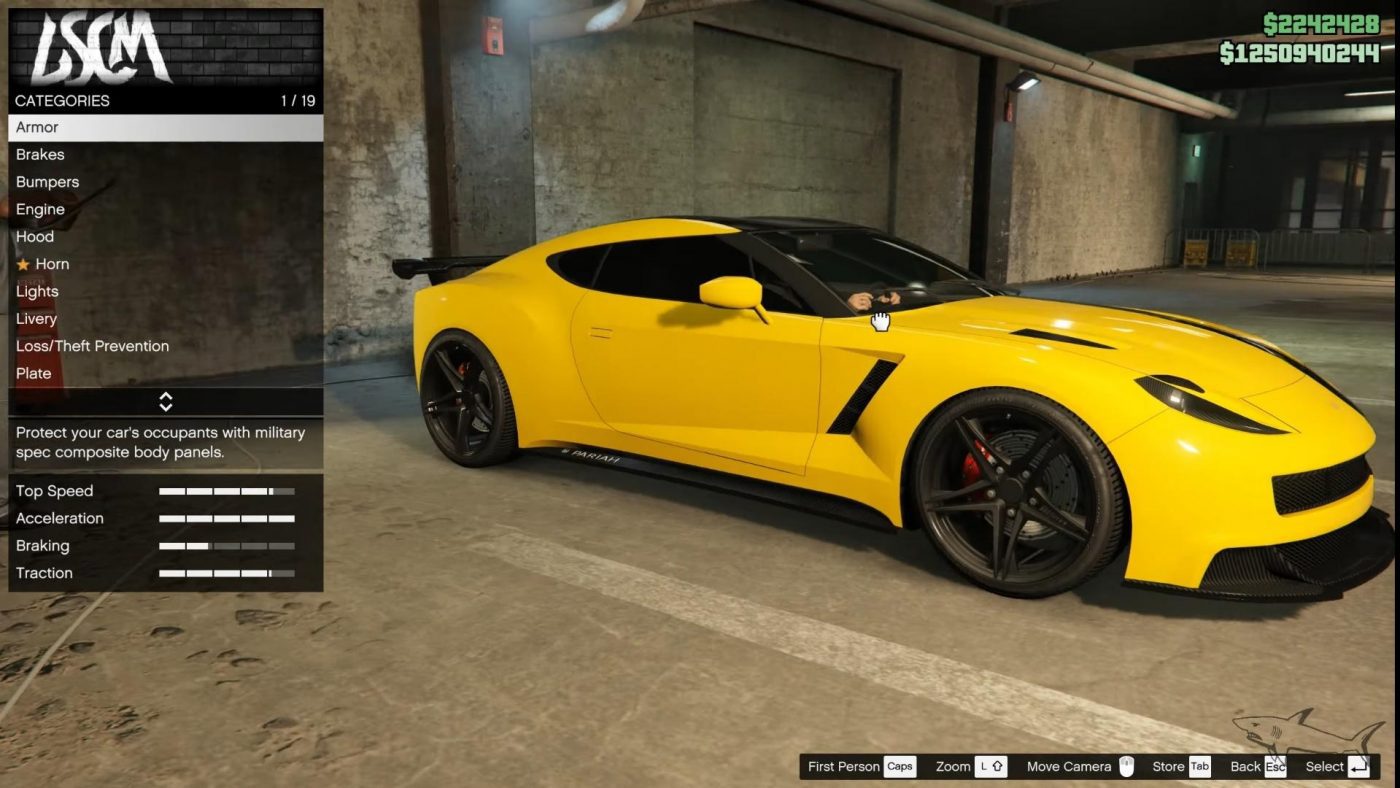This screenshot has height=788, width=1400.
Task: Click the Braking stat bar
Action: pos(228,546)
